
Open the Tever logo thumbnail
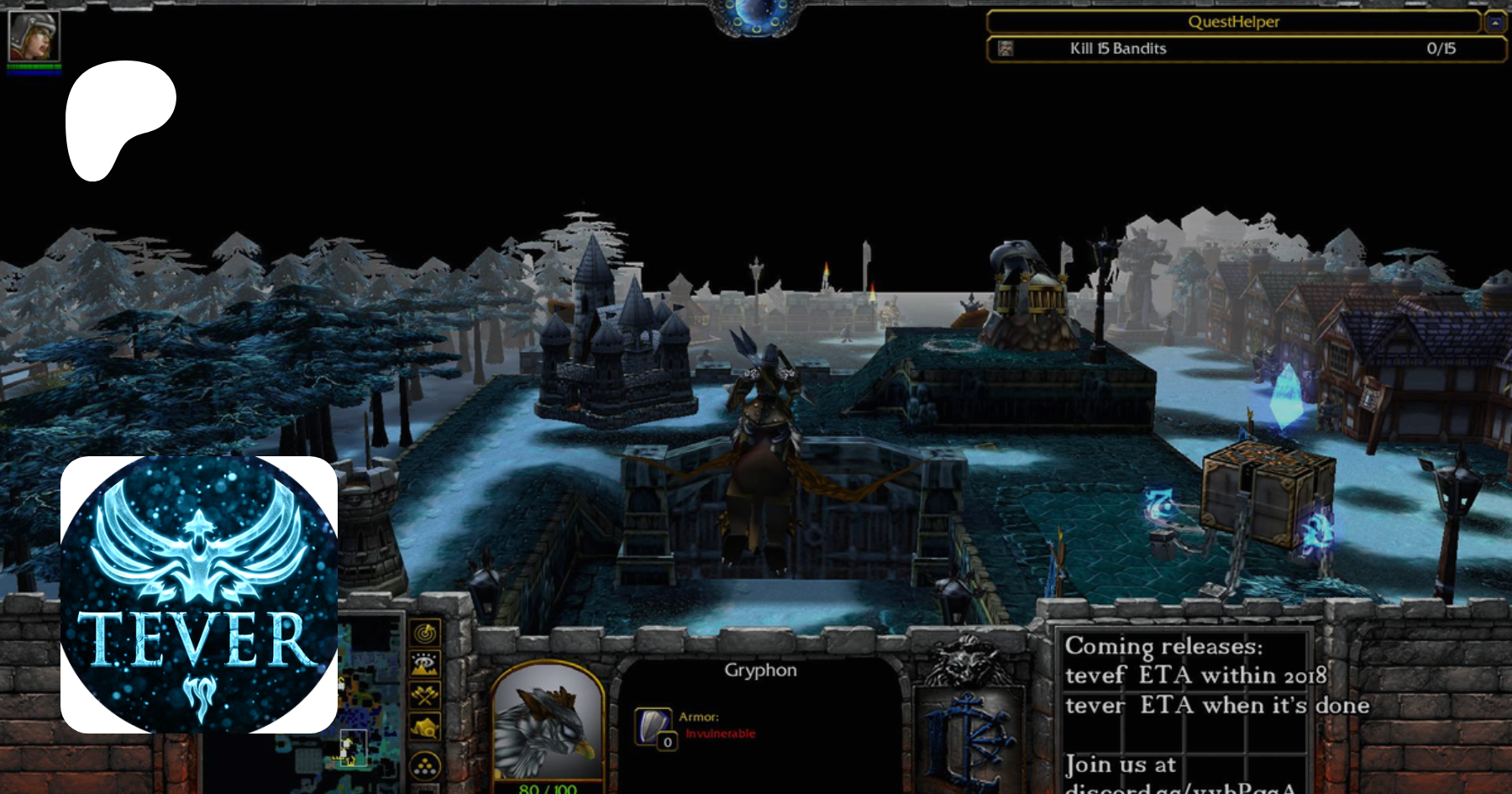click(x=199, y=595)
